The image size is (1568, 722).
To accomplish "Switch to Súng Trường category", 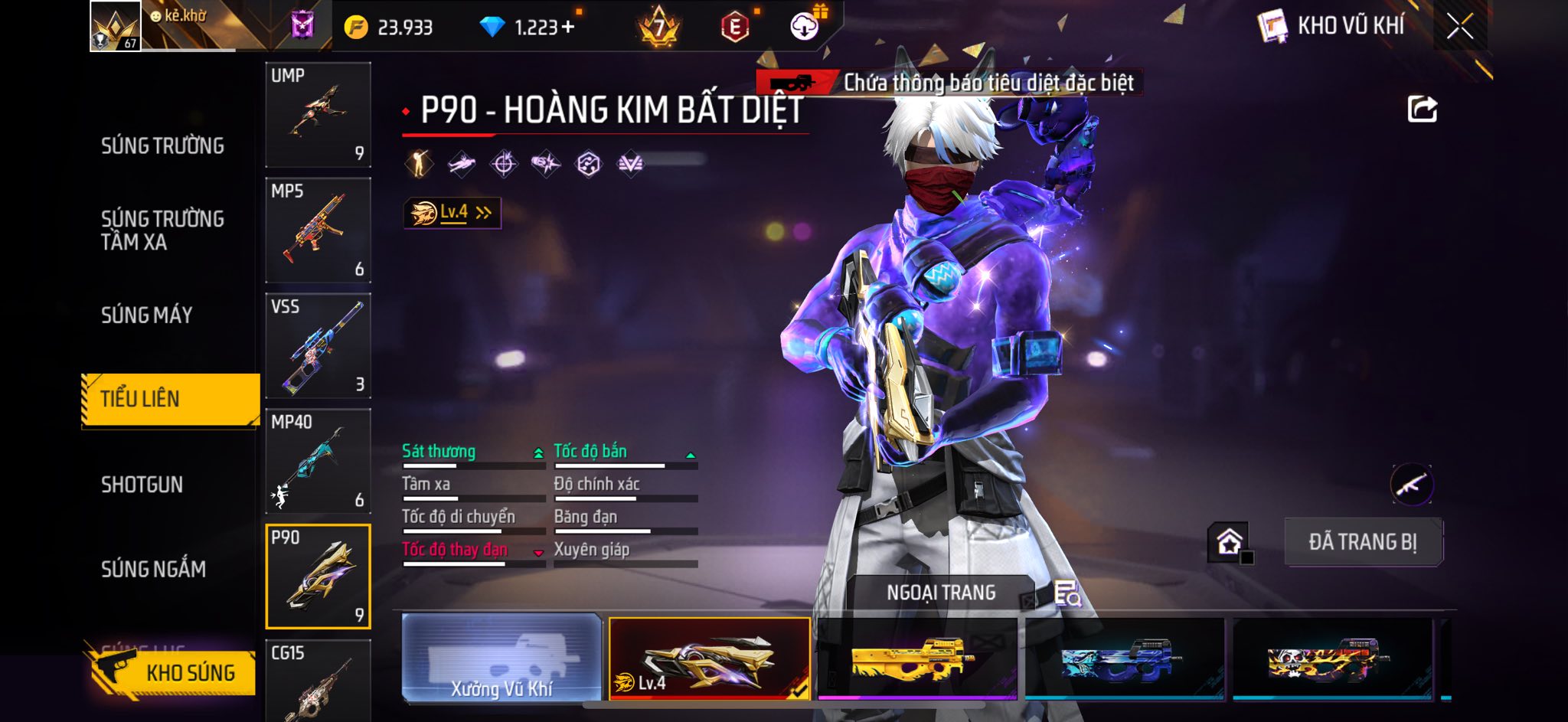I will pyautogui.click(x=162, y=145).
